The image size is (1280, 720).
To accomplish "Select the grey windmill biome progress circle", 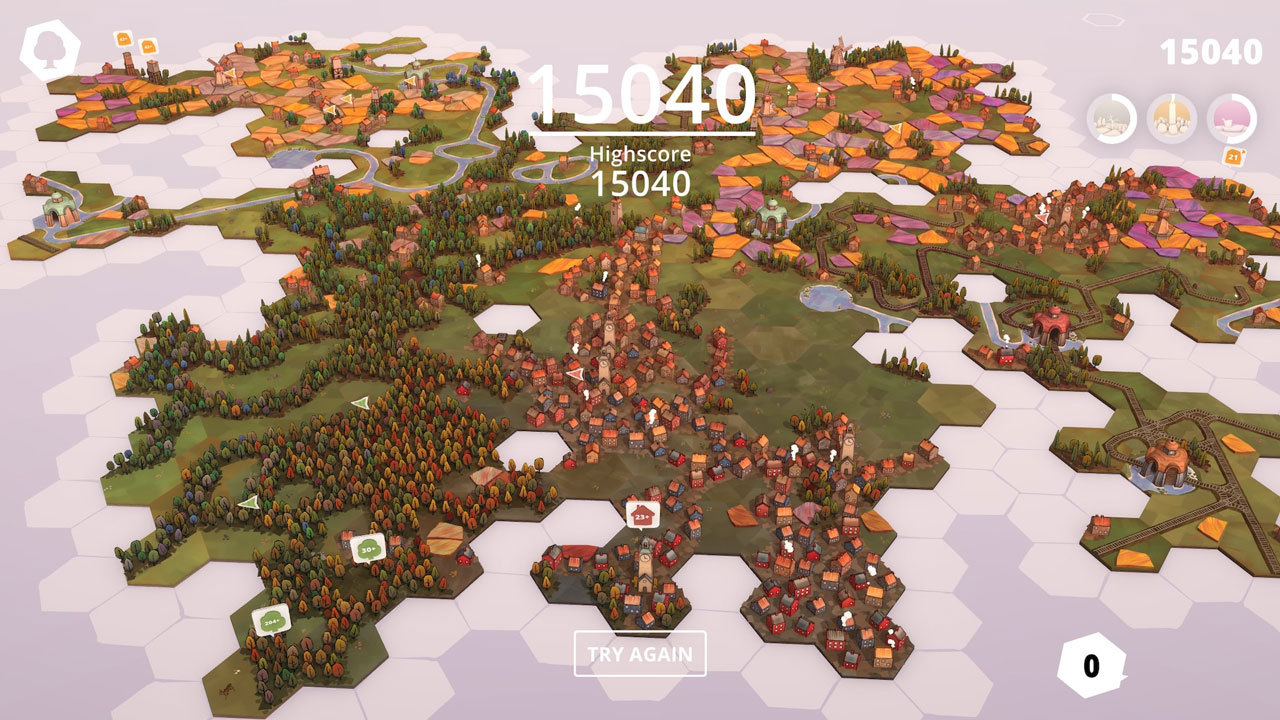I will click(x=1111, y=119).
